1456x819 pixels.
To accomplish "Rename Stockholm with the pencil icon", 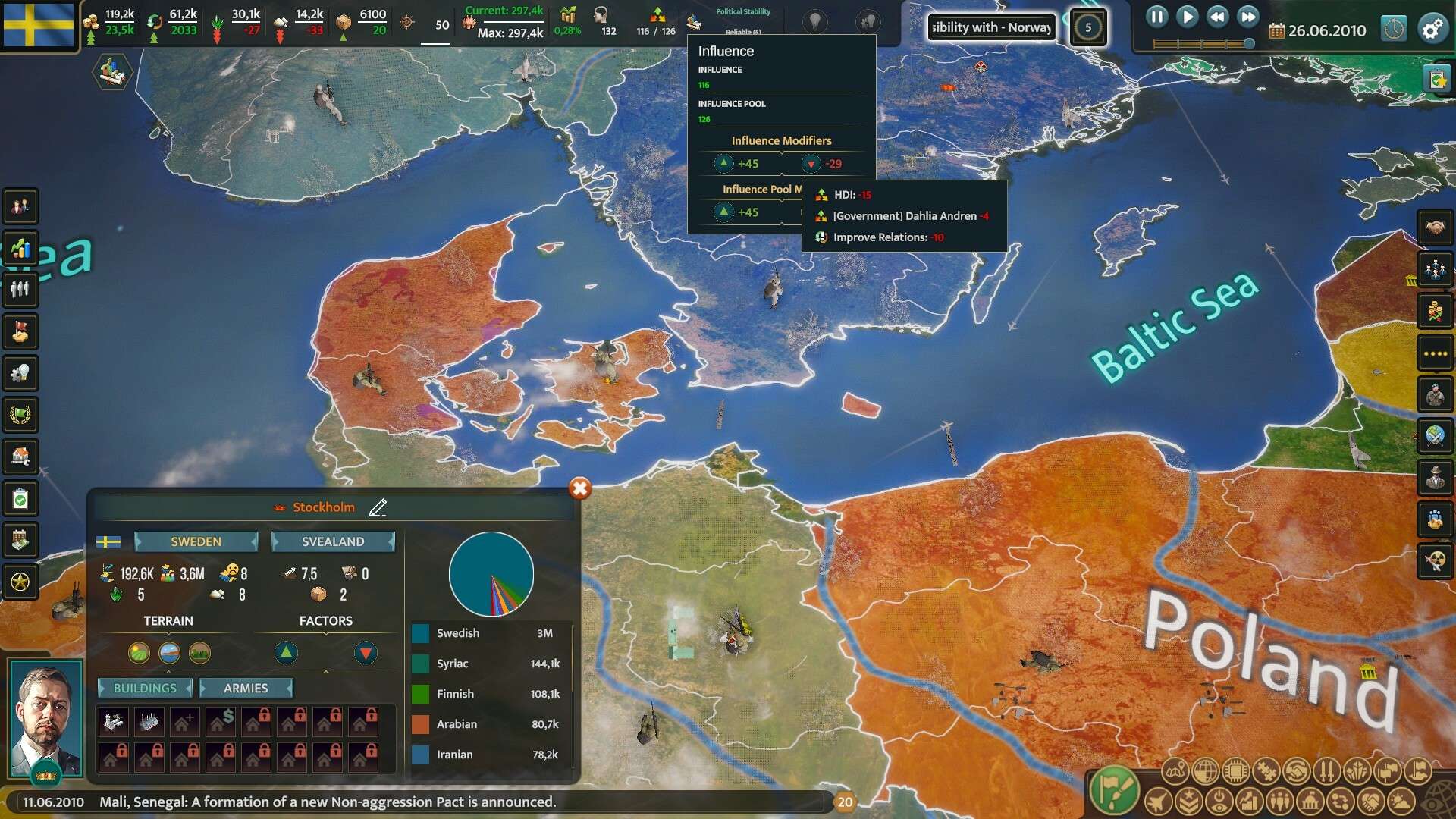I will (x=378, y=507).
